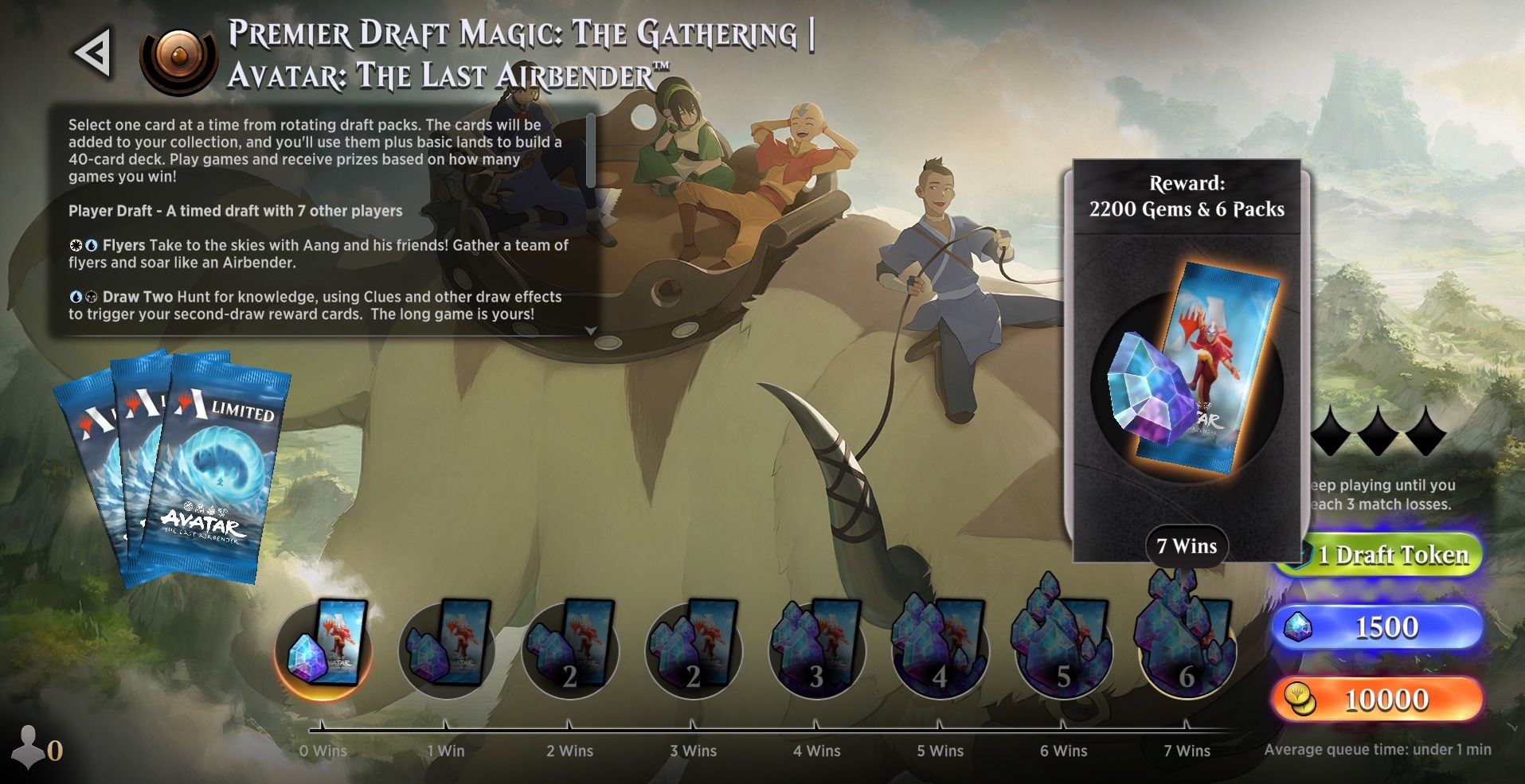Select the 6 Wins node on the reward track
Screen dimensions: 1525x784
click(x=1063, y=651)
